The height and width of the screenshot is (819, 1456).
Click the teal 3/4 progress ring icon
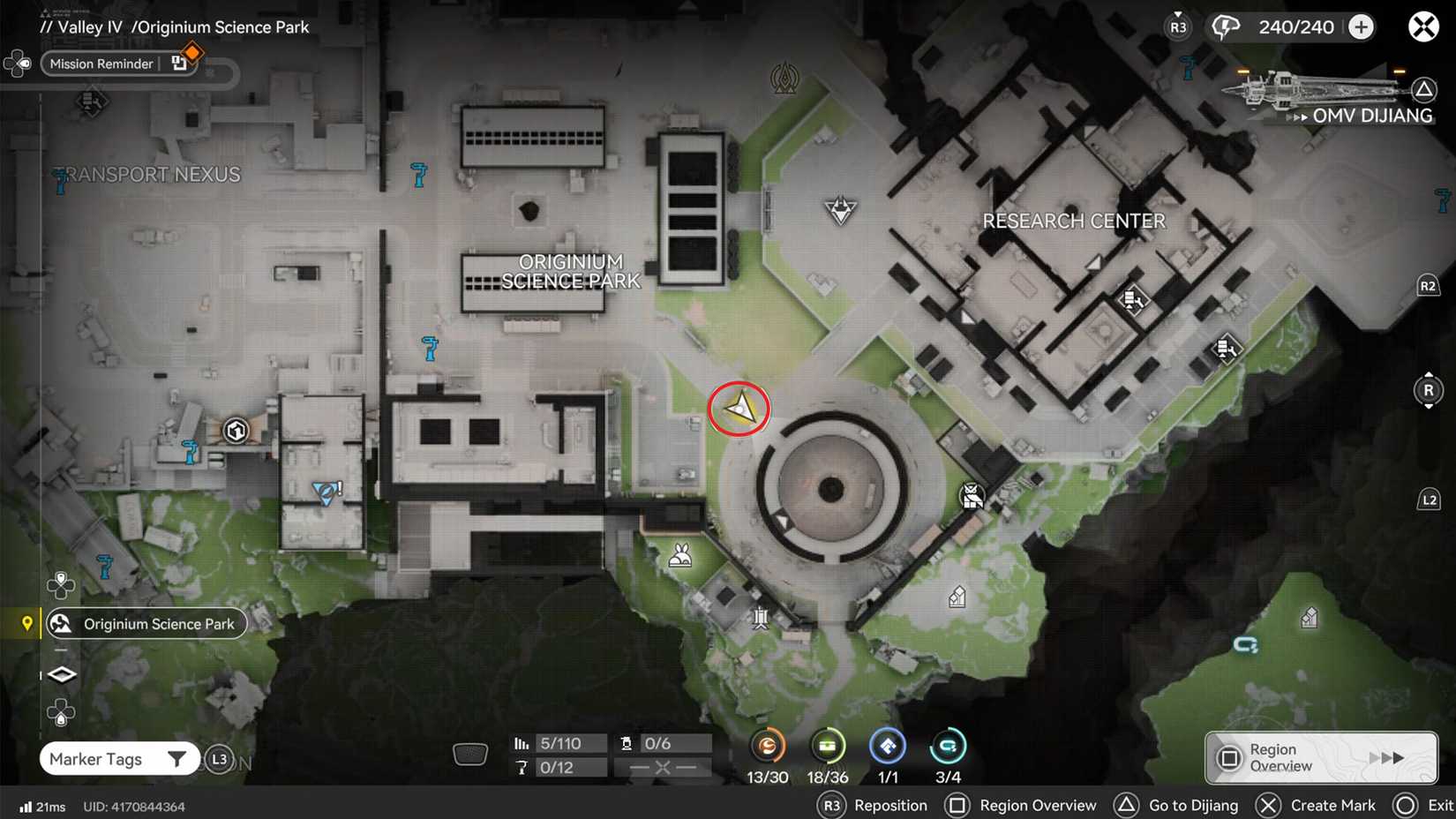tap(948, 747)
